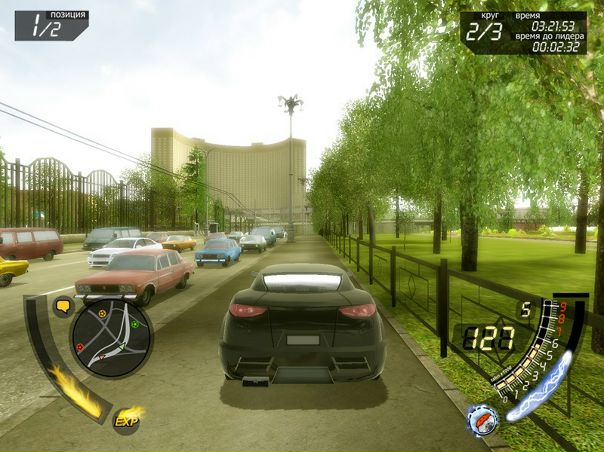Open the yellow speech bubble chat icon

63,306
